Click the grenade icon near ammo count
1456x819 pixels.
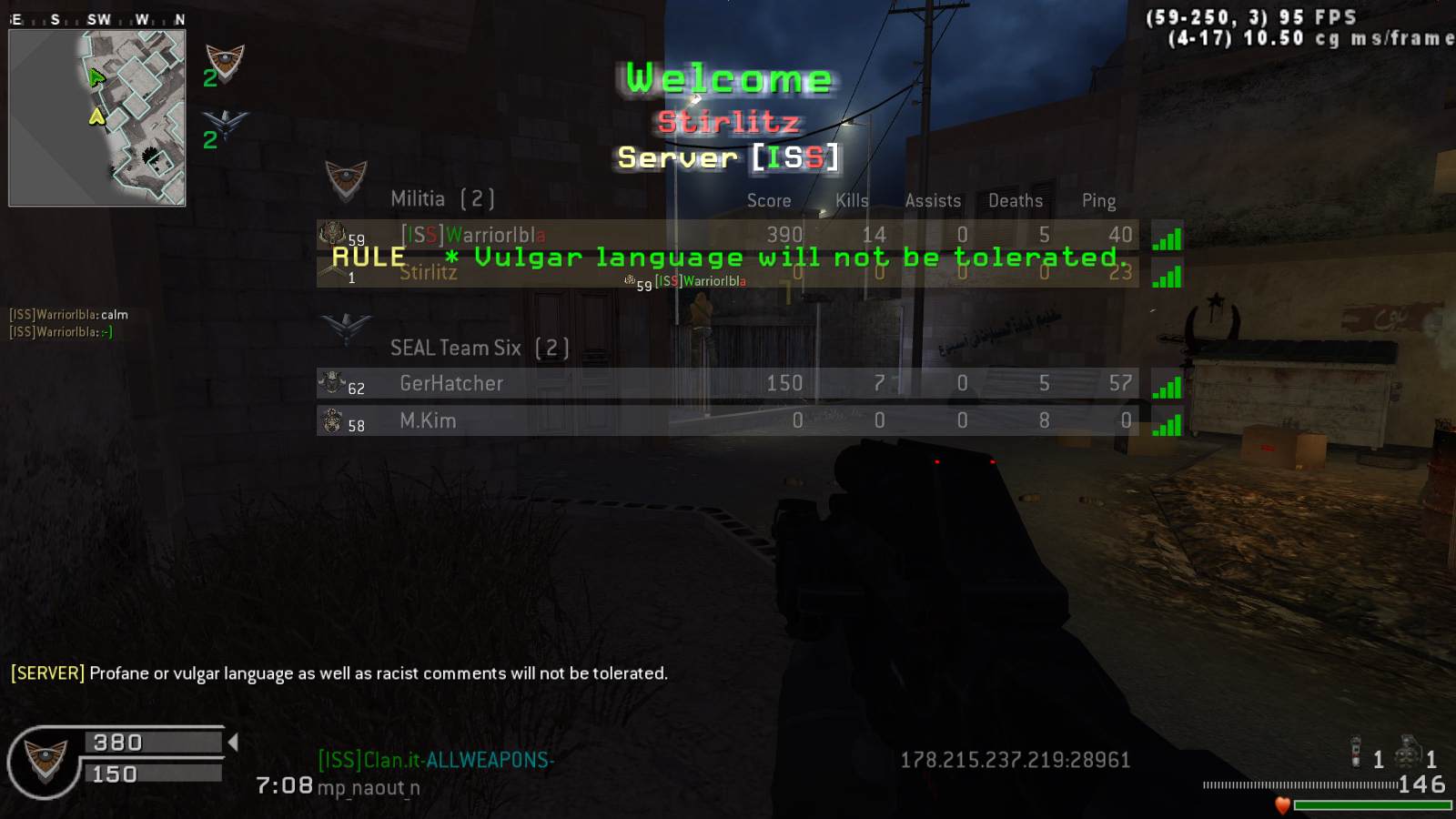[x=1409, y=753]
